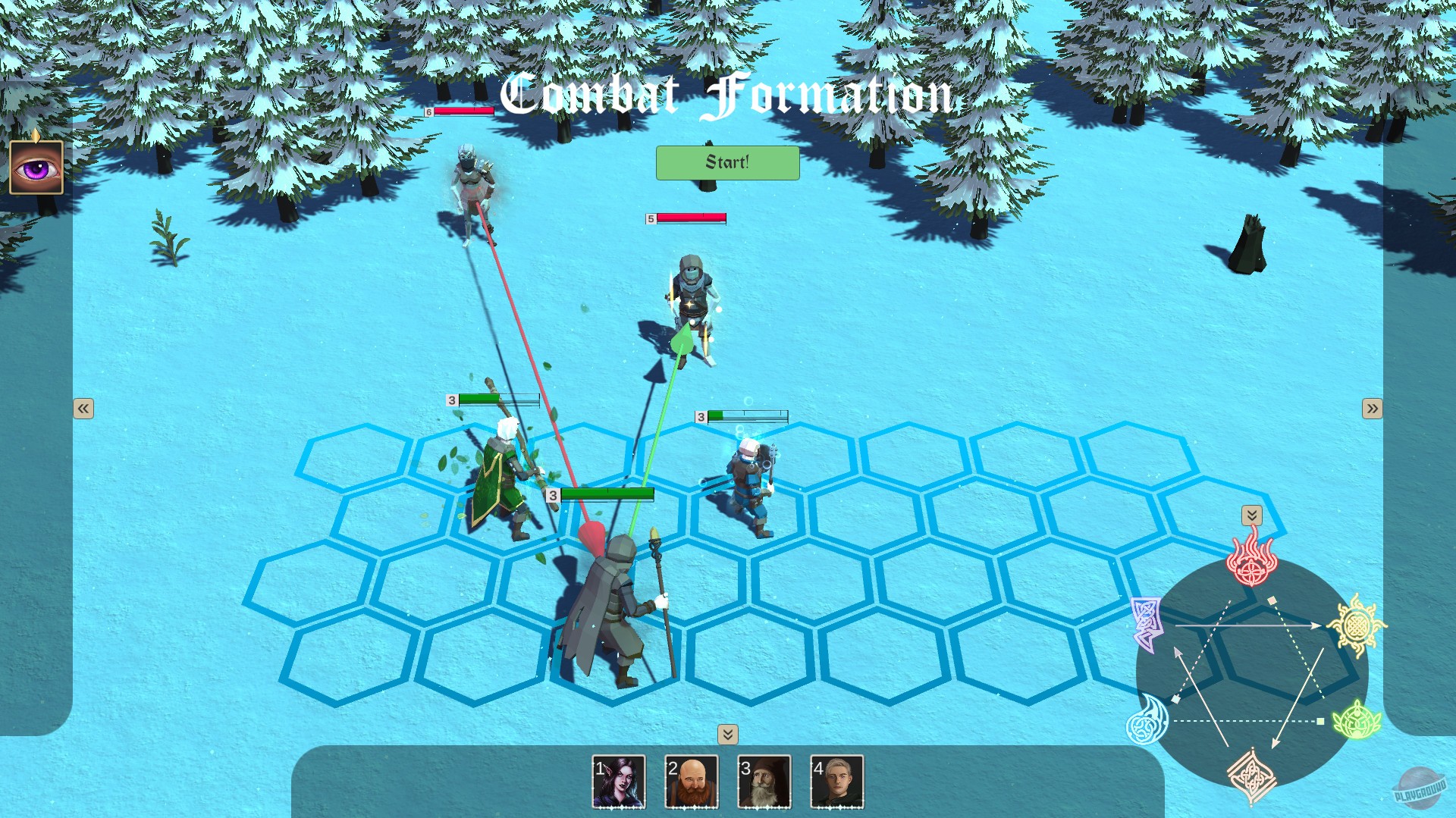Collapse the bottom party panel
This screenshot has width=1456, height=818.
pos(727,735)
